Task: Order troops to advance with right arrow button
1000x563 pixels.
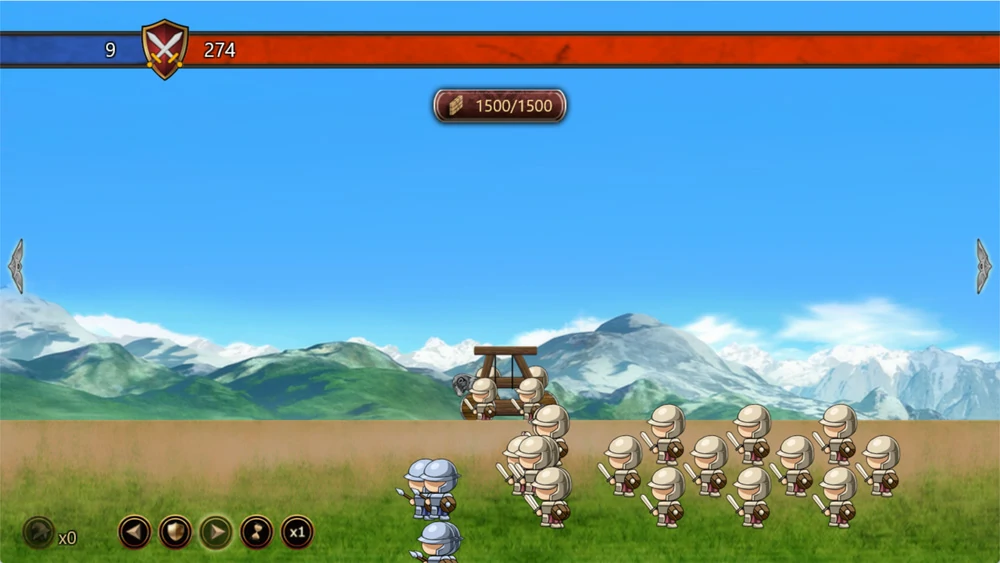Action: (216, 531)
